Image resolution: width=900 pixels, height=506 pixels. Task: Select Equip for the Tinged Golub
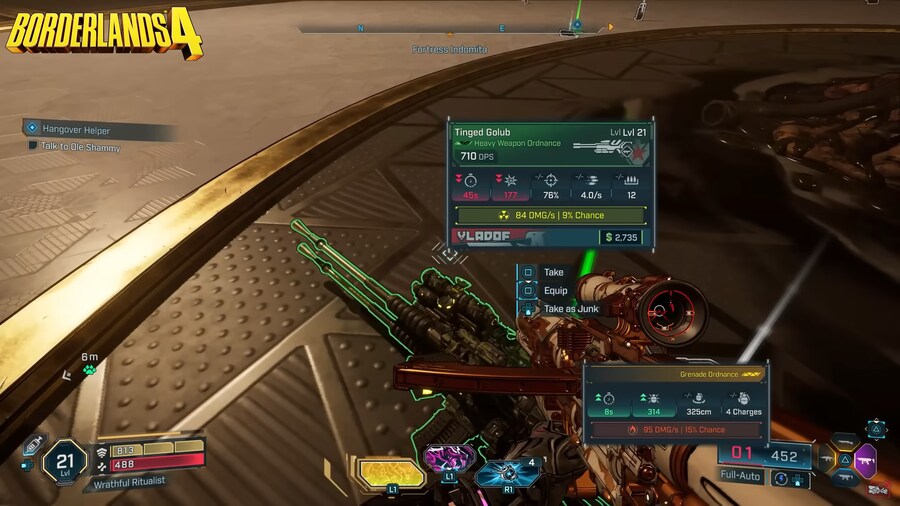point(554,291)
